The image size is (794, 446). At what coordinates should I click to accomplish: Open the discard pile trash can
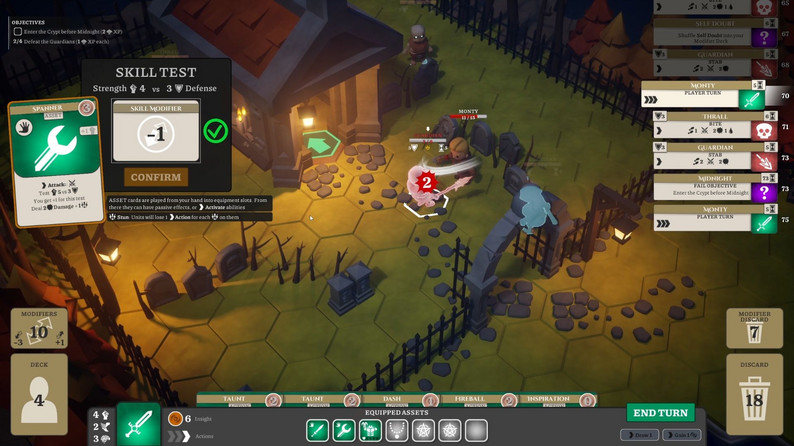pos(754,397)
